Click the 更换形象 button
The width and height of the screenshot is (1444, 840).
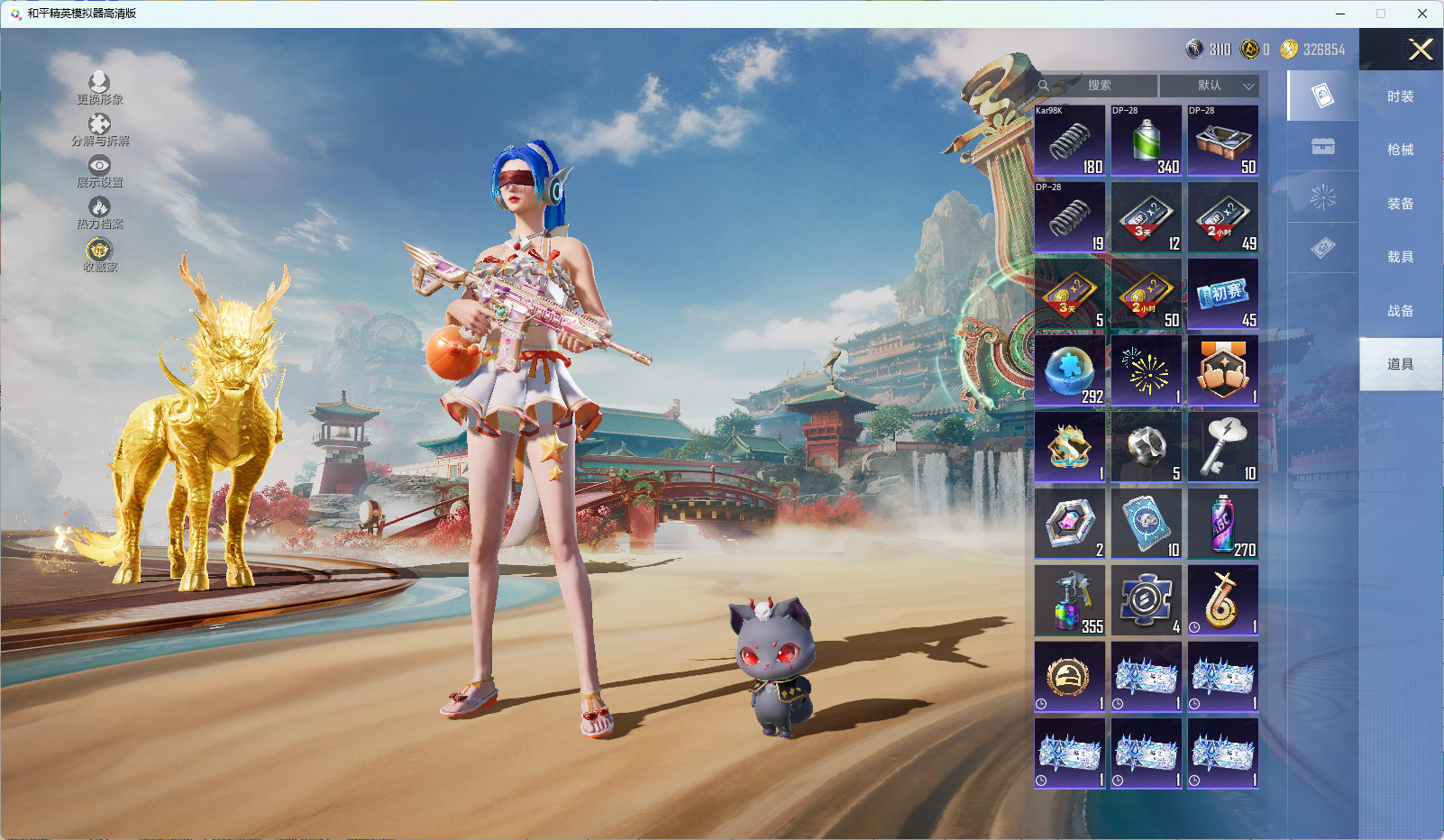[99, 88]
